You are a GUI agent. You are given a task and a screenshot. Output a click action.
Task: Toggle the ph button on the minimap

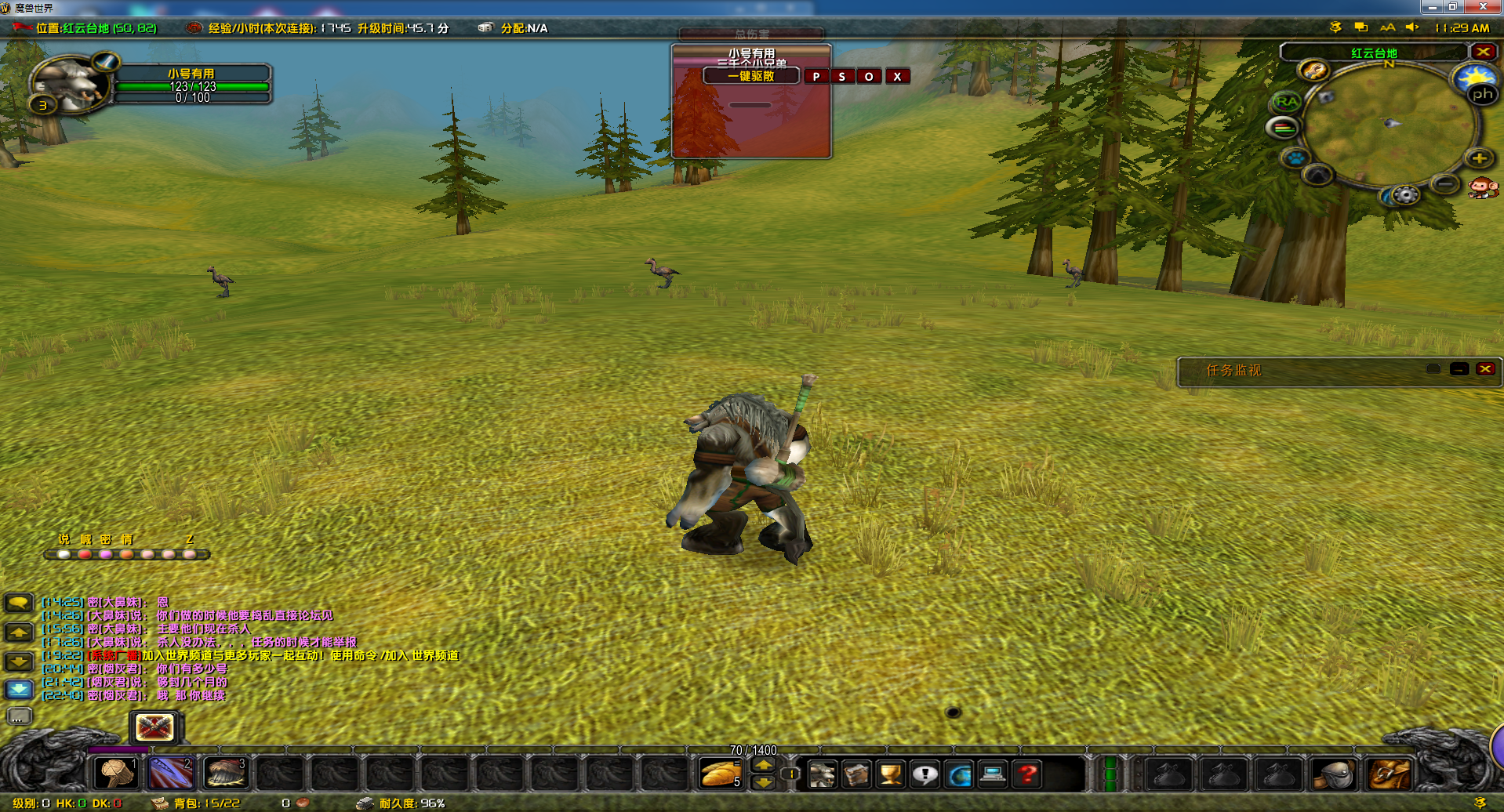tap(1482, 94)
